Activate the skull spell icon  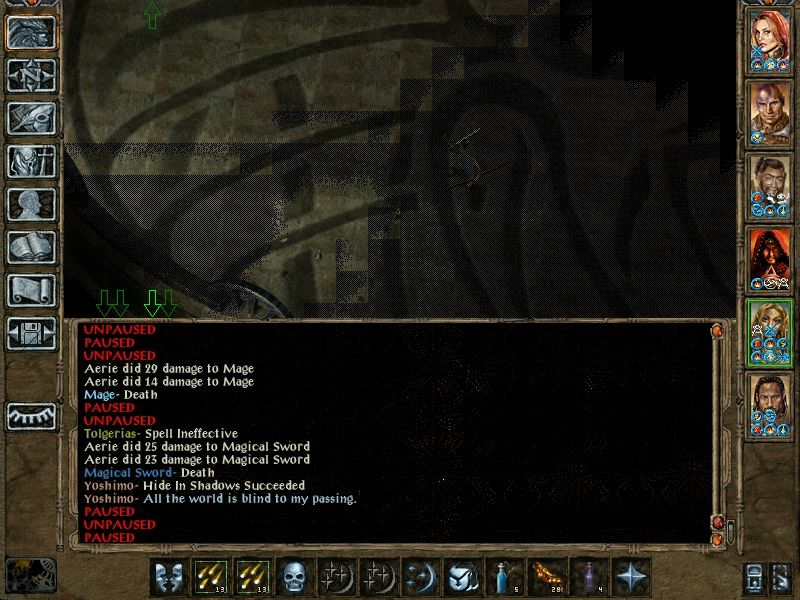(x=295, y=578)
